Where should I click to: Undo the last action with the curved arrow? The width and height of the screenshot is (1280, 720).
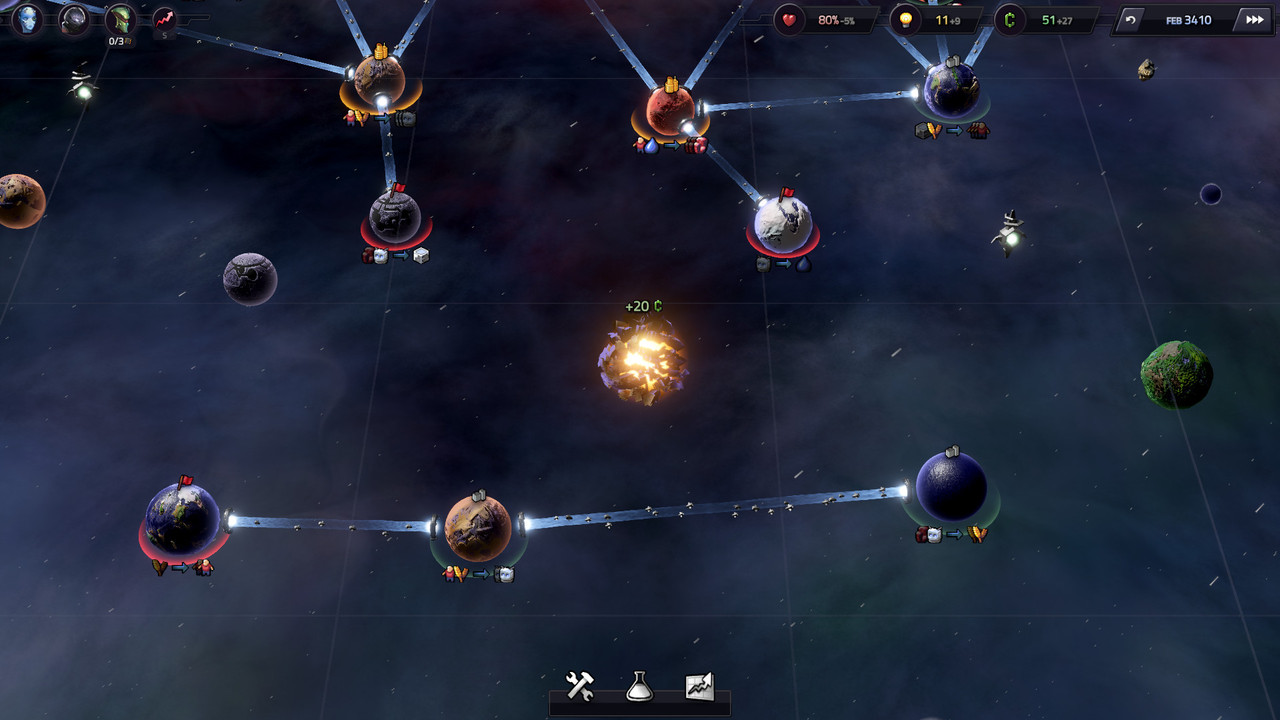point(1131,20)
